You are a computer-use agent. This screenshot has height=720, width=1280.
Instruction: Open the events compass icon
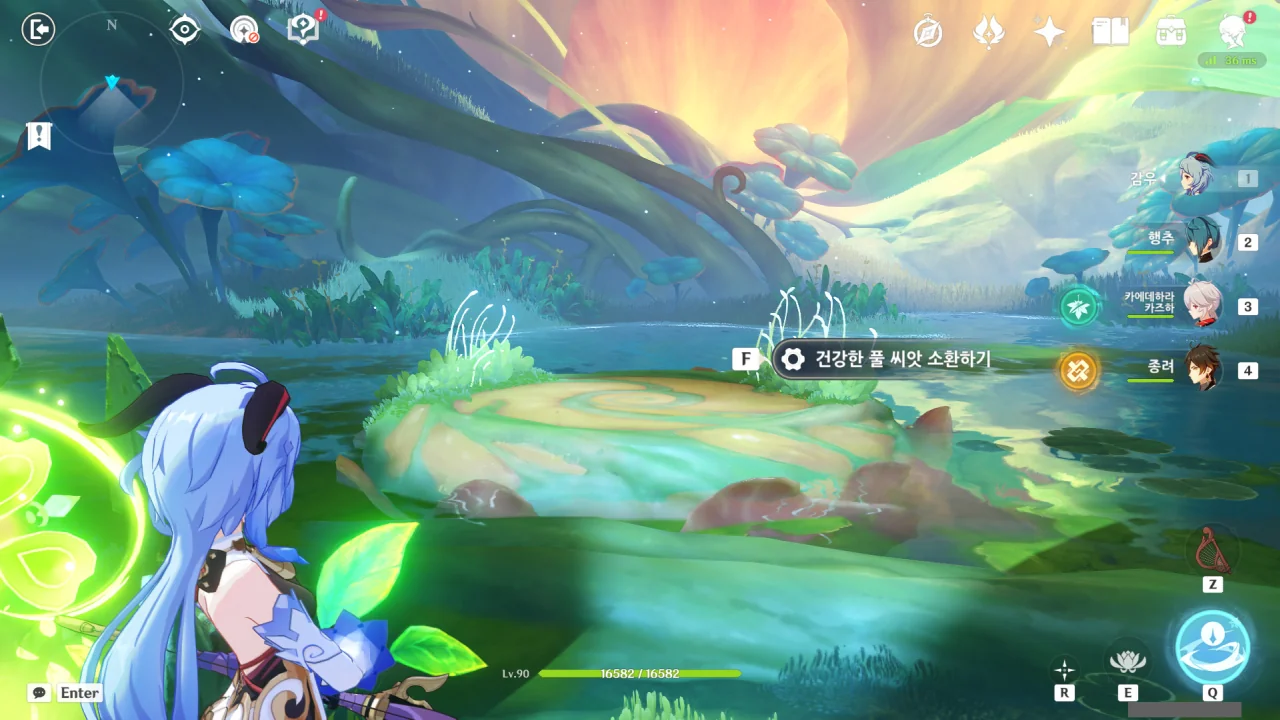[x=243, y=30]
